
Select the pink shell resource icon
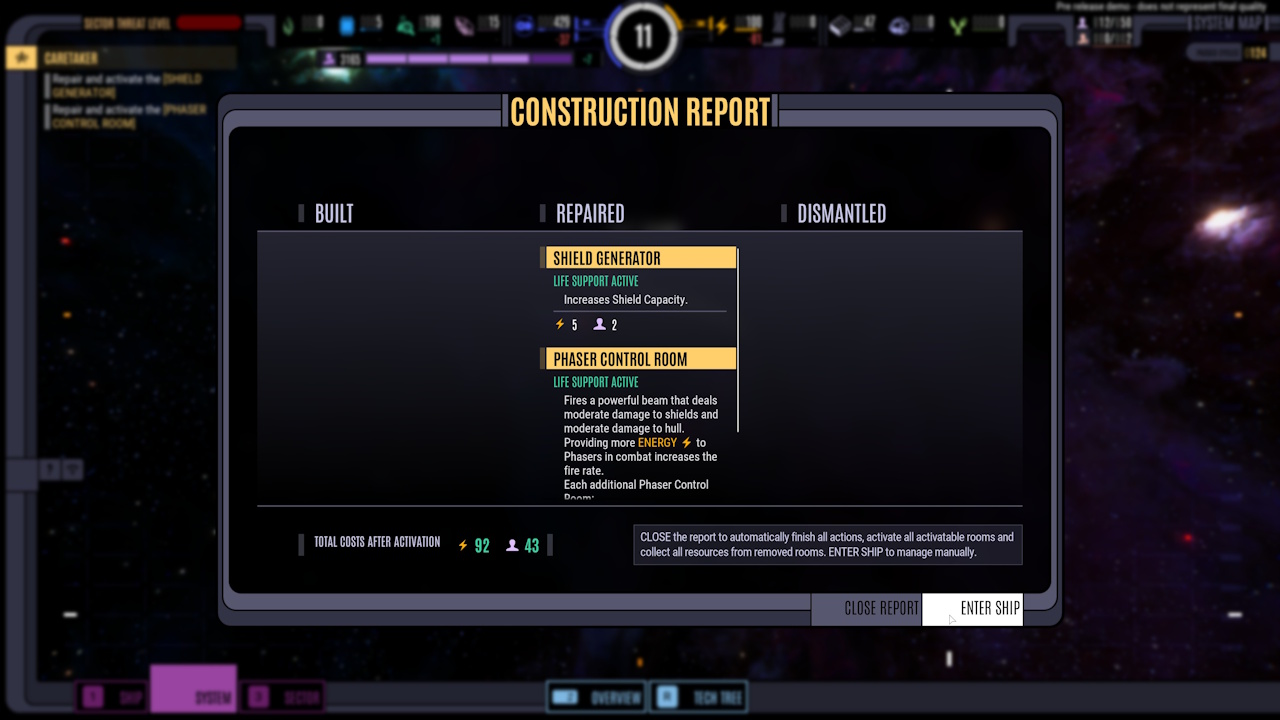462,23
